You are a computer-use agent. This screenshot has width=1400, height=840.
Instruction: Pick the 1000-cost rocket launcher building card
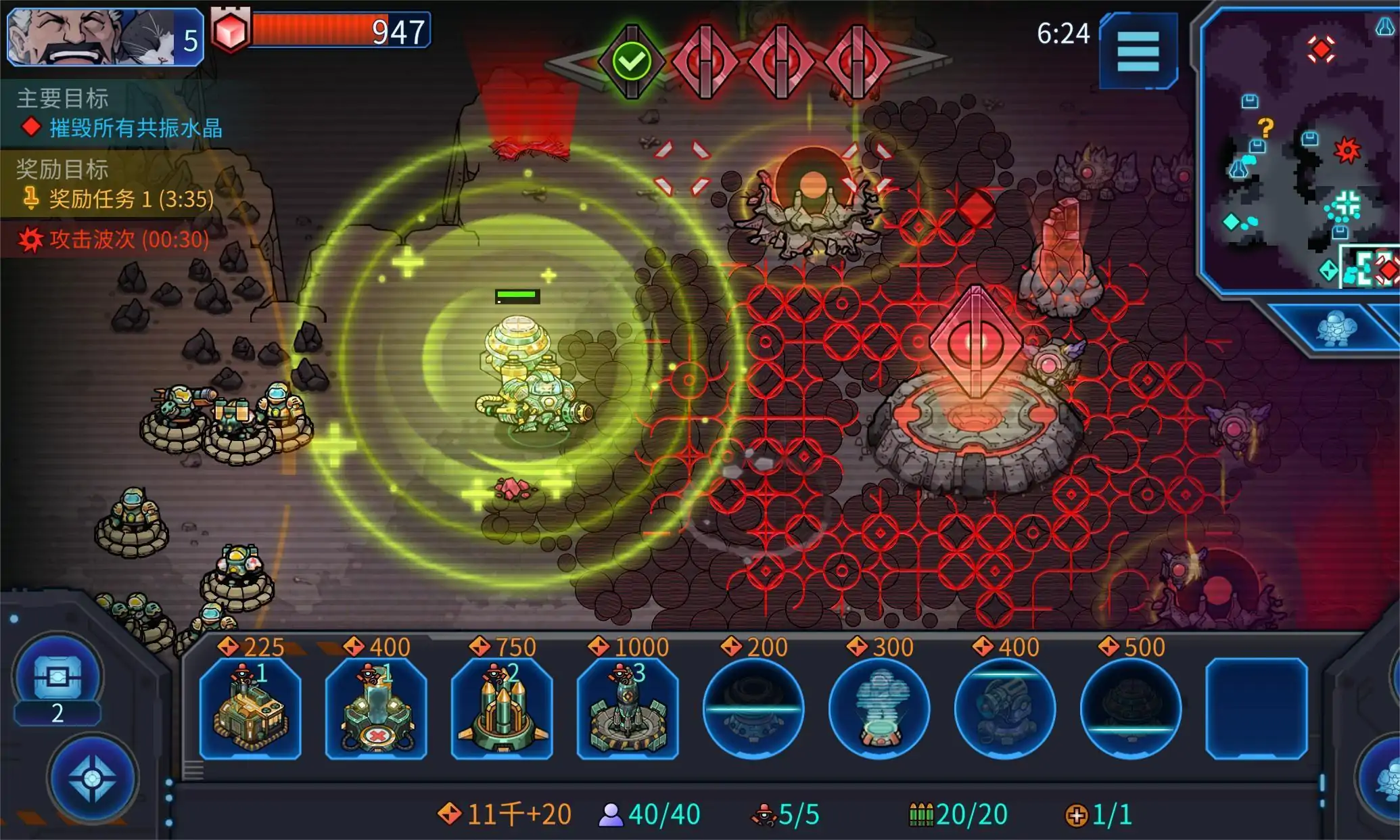(628, 708)
